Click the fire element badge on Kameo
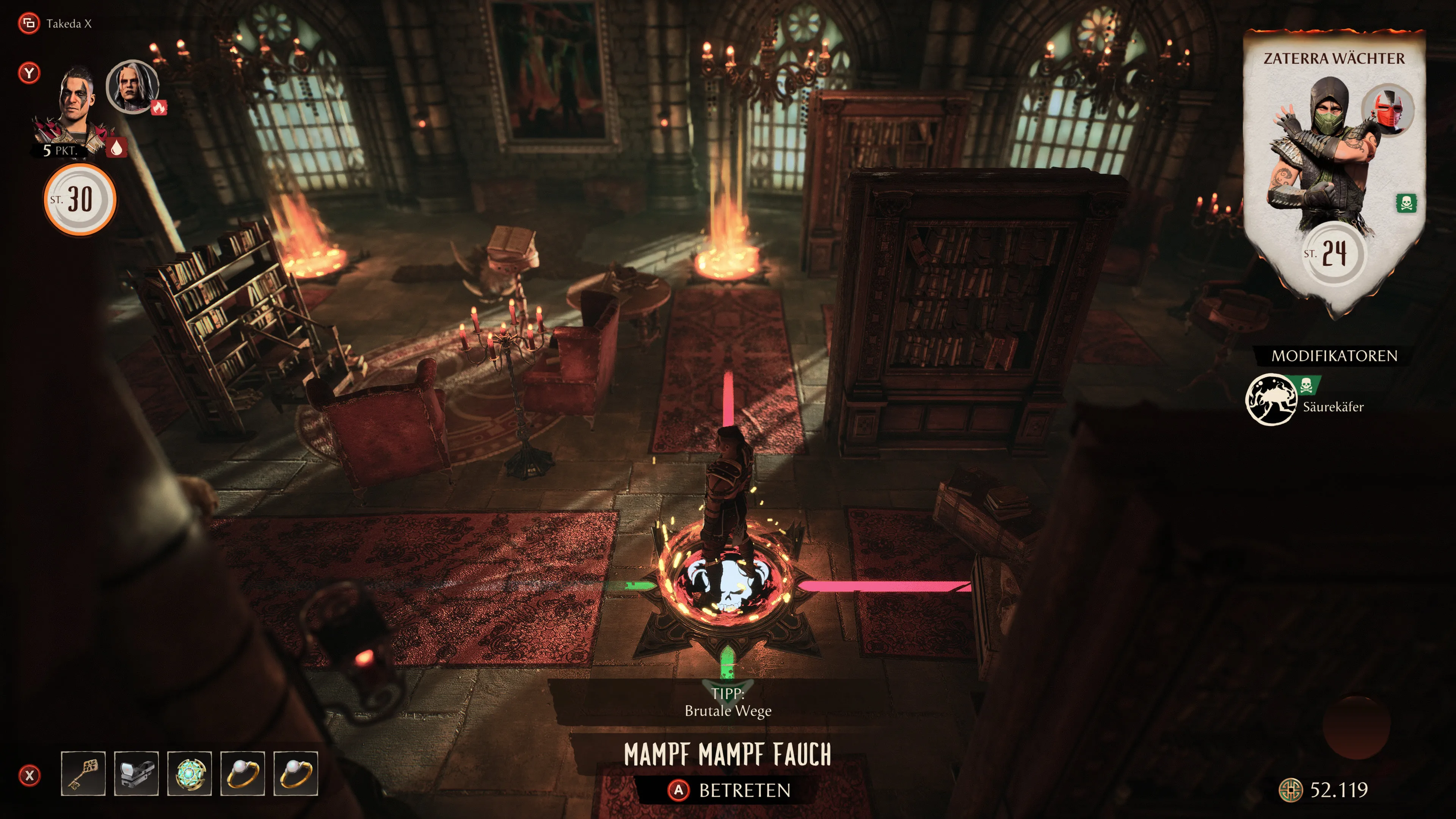1456x819 pixels. point(159,107)
